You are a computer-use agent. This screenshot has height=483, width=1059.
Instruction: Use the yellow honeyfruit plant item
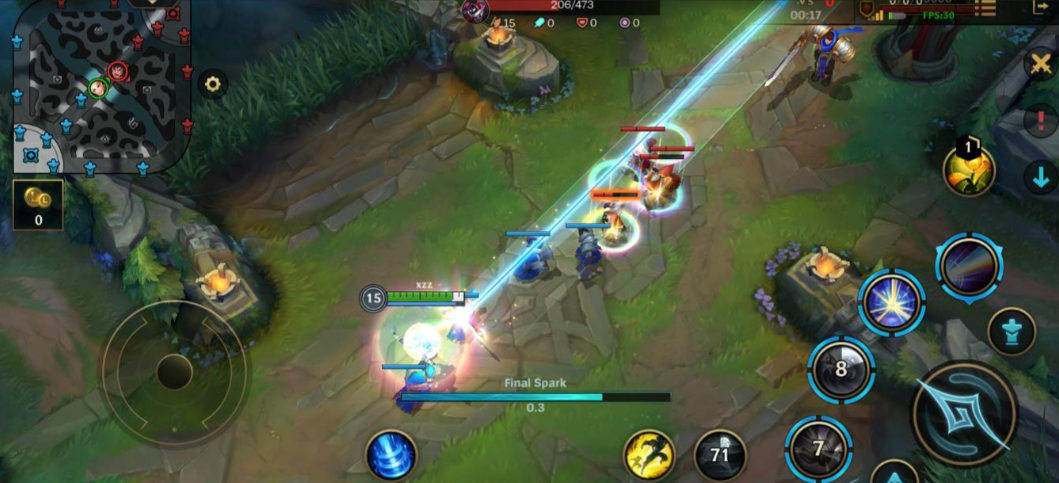[x=968, y=168]
